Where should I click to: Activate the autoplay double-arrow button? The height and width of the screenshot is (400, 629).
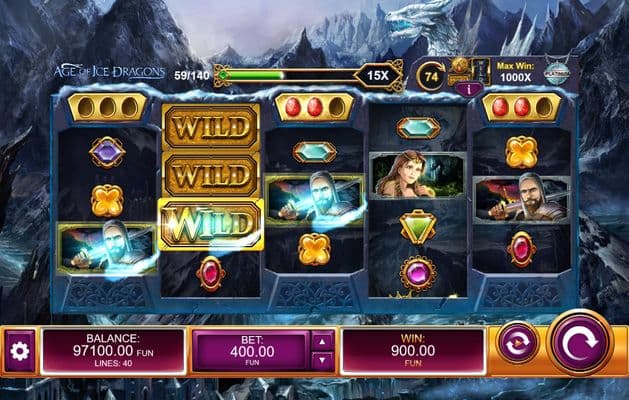pos(518,342)
